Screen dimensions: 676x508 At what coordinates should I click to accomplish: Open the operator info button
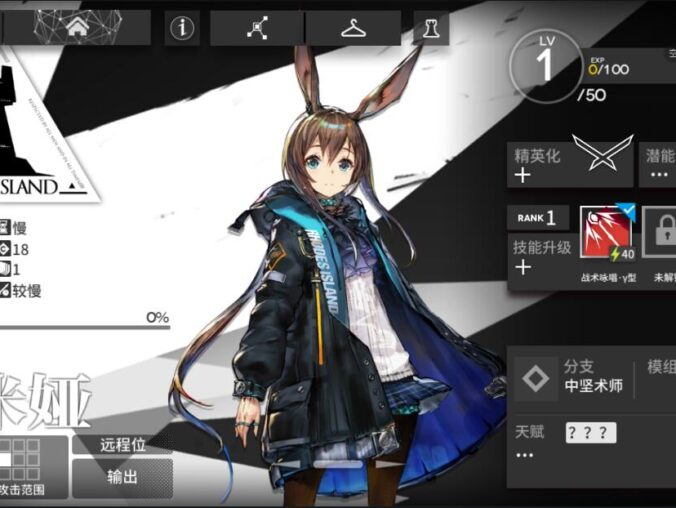coord(181,28)
